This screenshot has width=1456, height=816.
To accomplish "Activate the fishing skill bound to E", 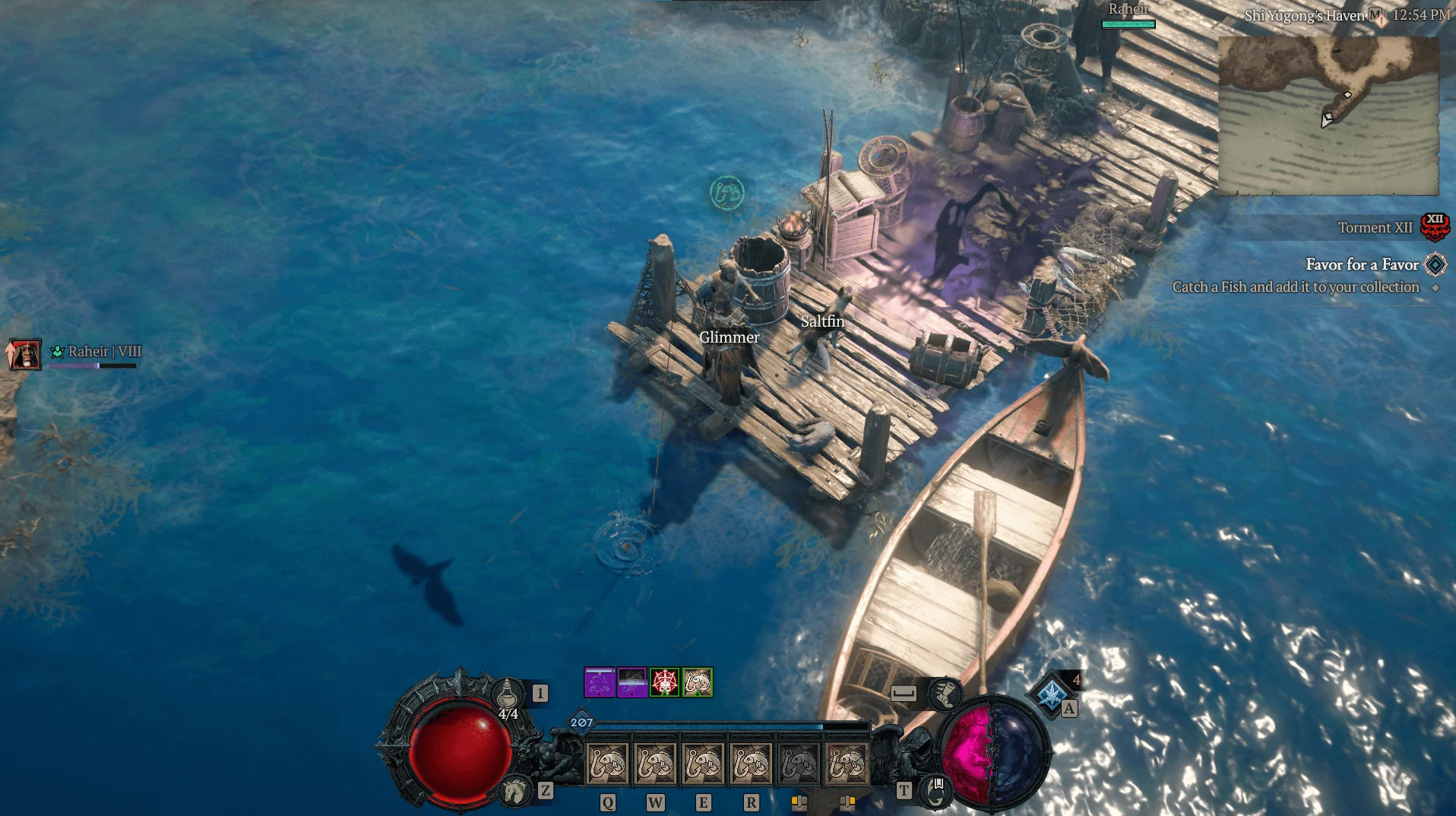I will pyautogui.click(x=703, y=763).
